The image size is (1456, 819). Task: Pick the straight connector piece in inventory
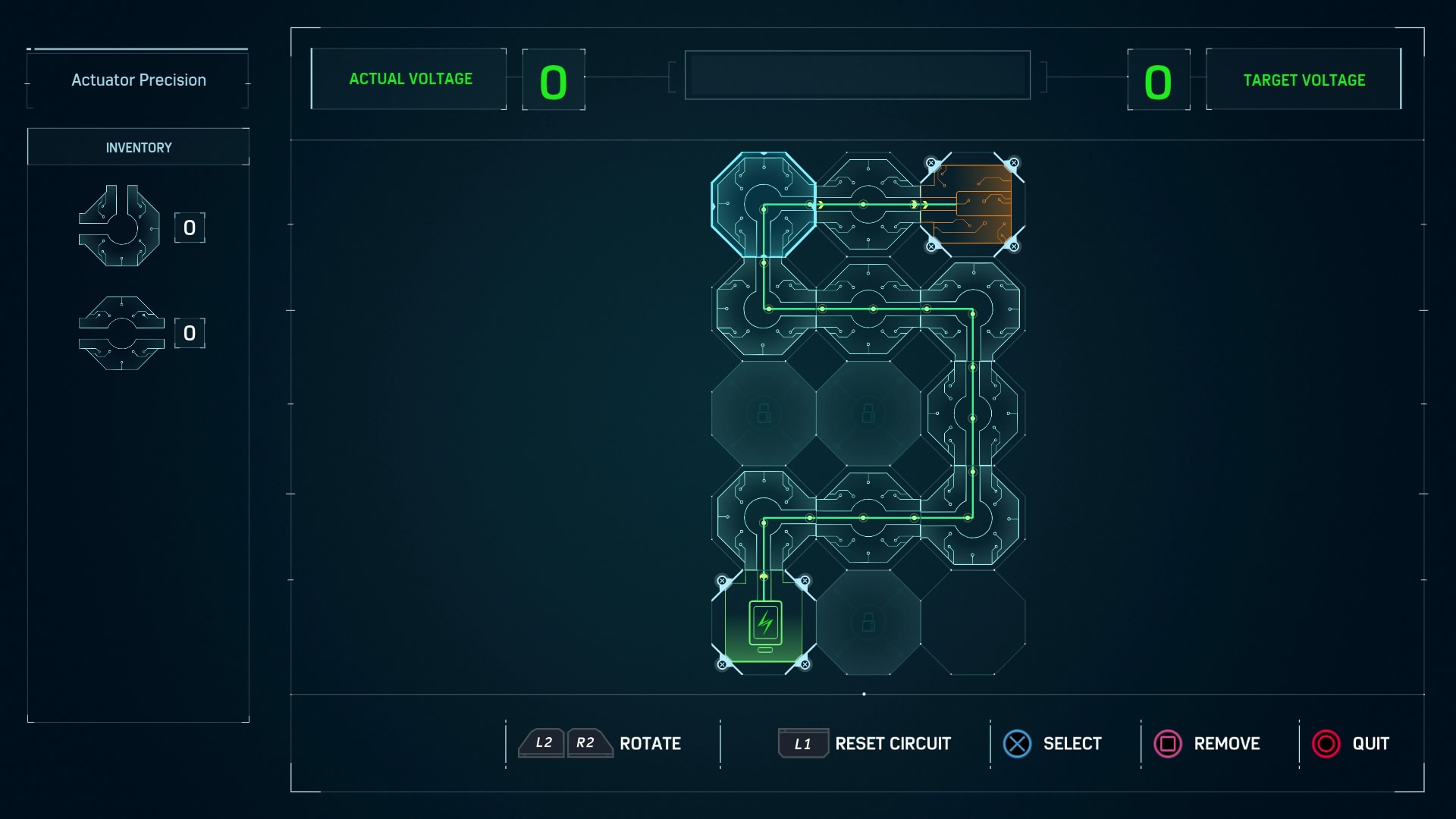point(121,333)
